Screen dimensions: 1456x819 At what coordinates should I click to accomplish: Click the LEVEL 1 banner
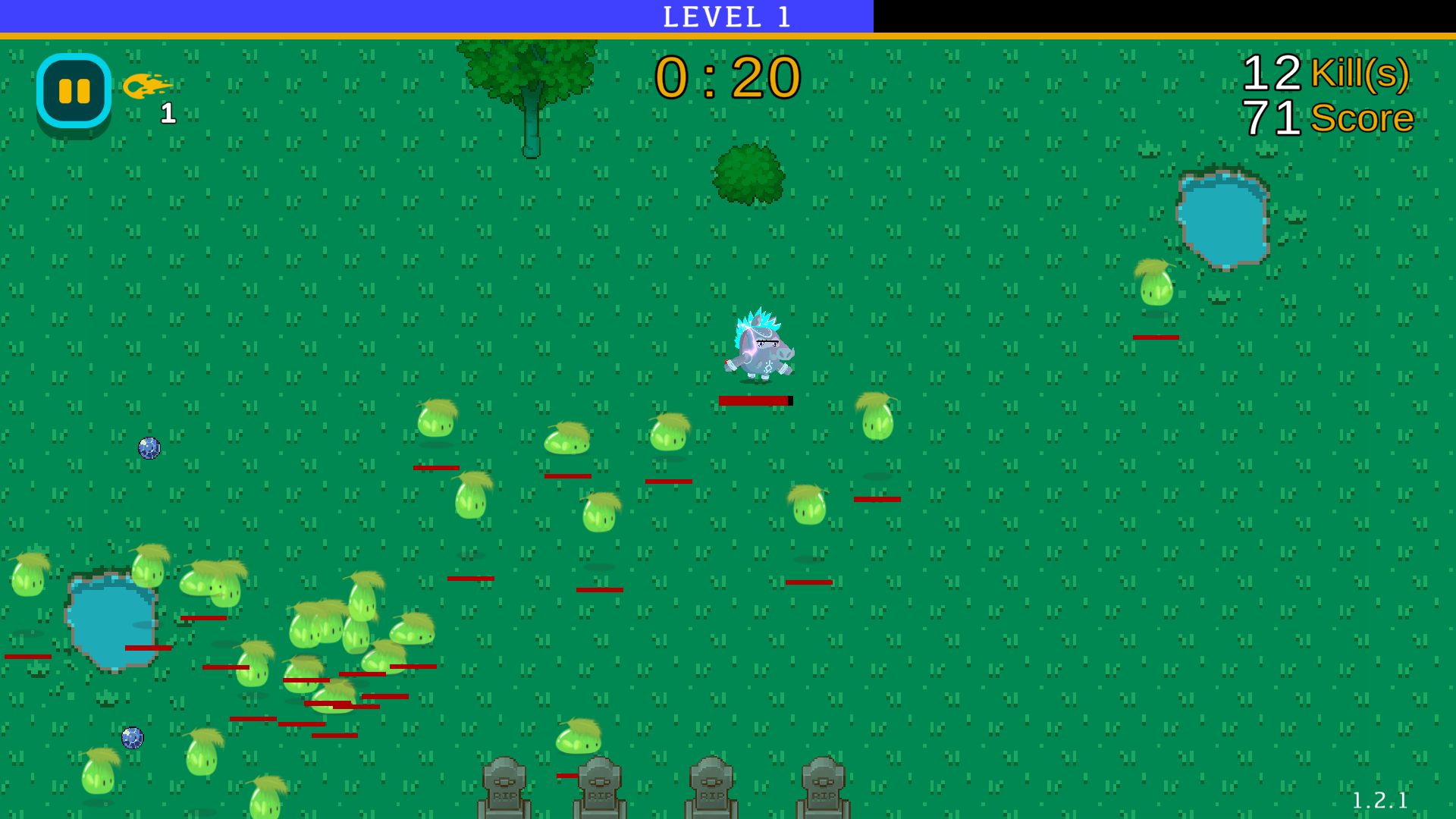726,16
